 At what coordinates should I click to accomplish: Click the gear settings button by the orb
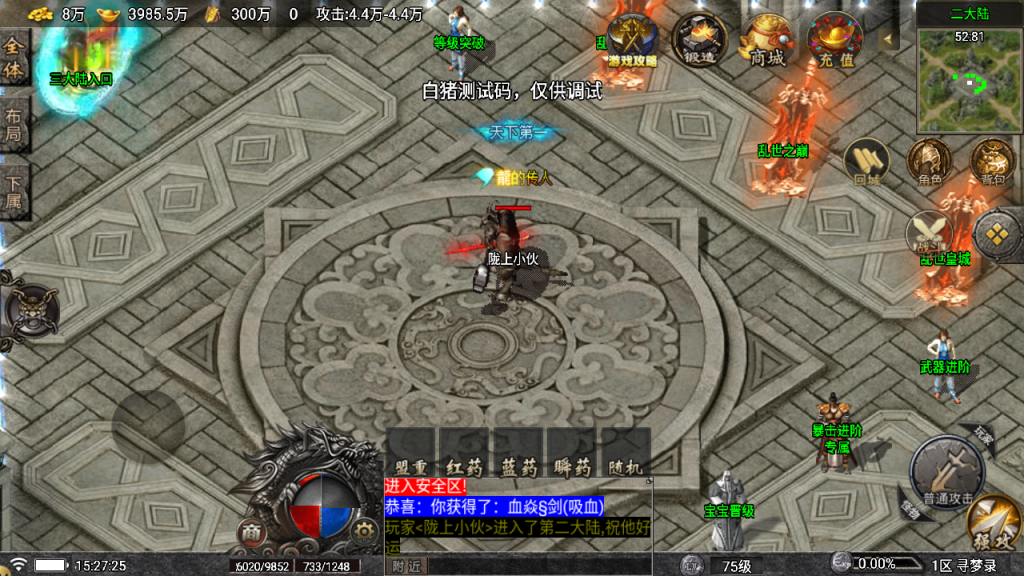pyautogui.click(x=361, y=532)
